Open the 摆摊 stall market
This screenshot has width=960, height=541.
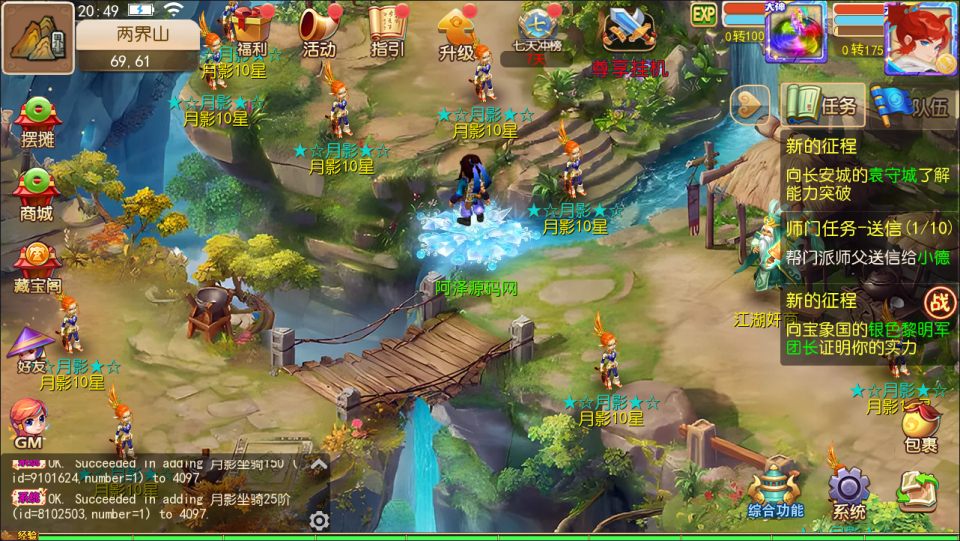point(37,124)
